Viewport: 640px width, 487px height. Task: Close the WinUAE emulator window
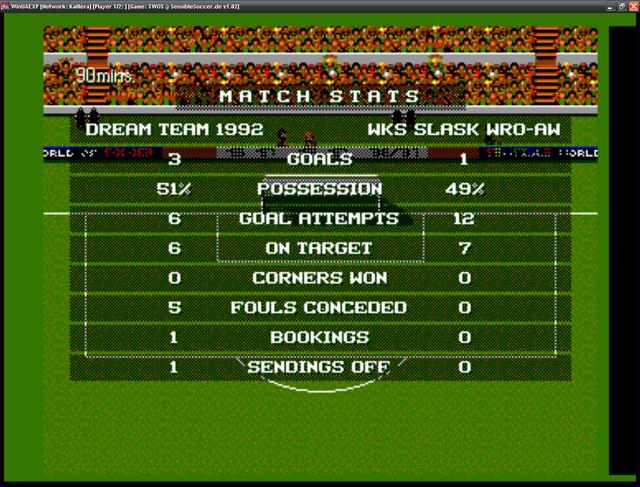tap(632, 5)
